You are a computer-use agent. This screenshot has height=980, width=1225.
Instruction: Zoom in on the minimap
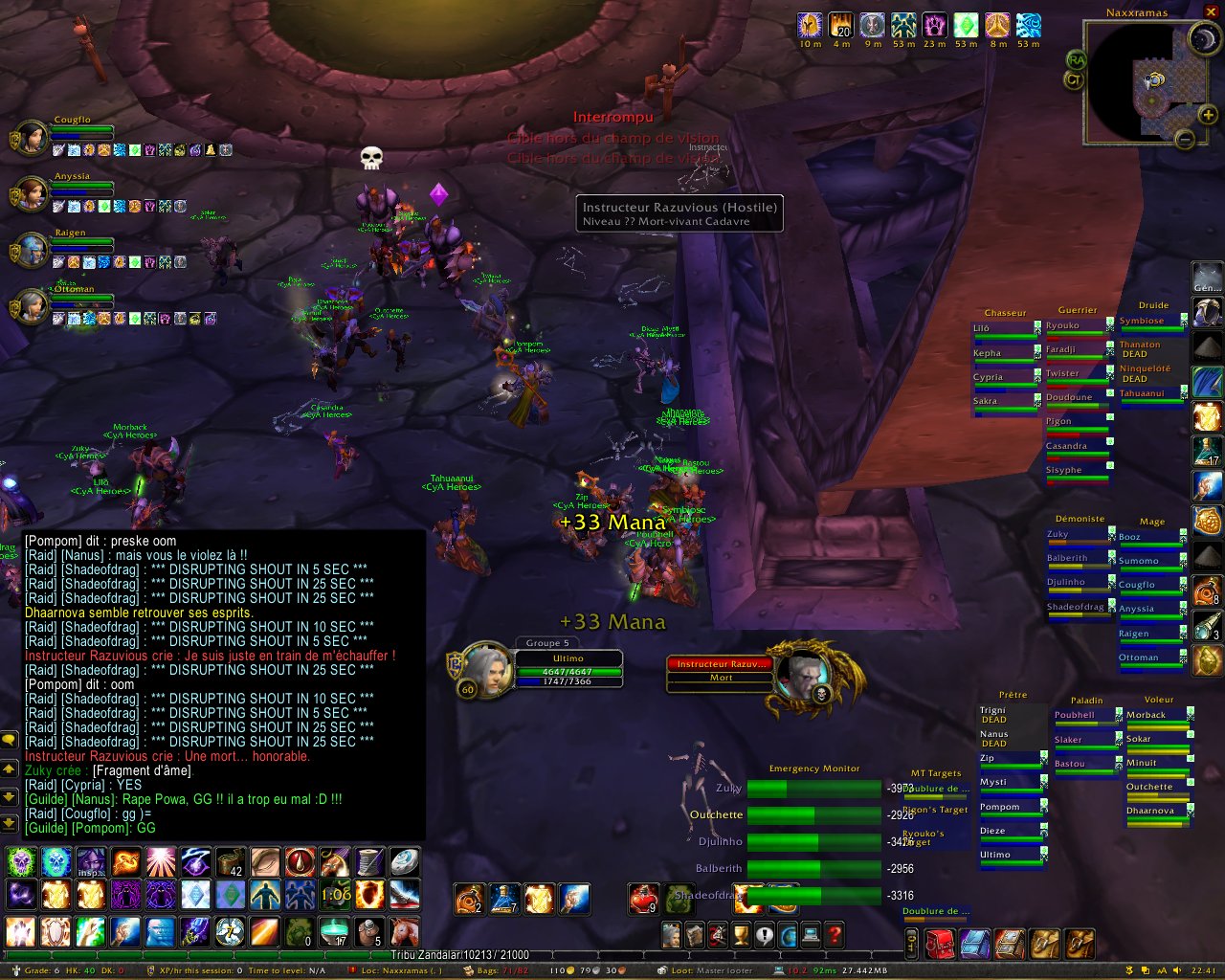click(1209, 115)
